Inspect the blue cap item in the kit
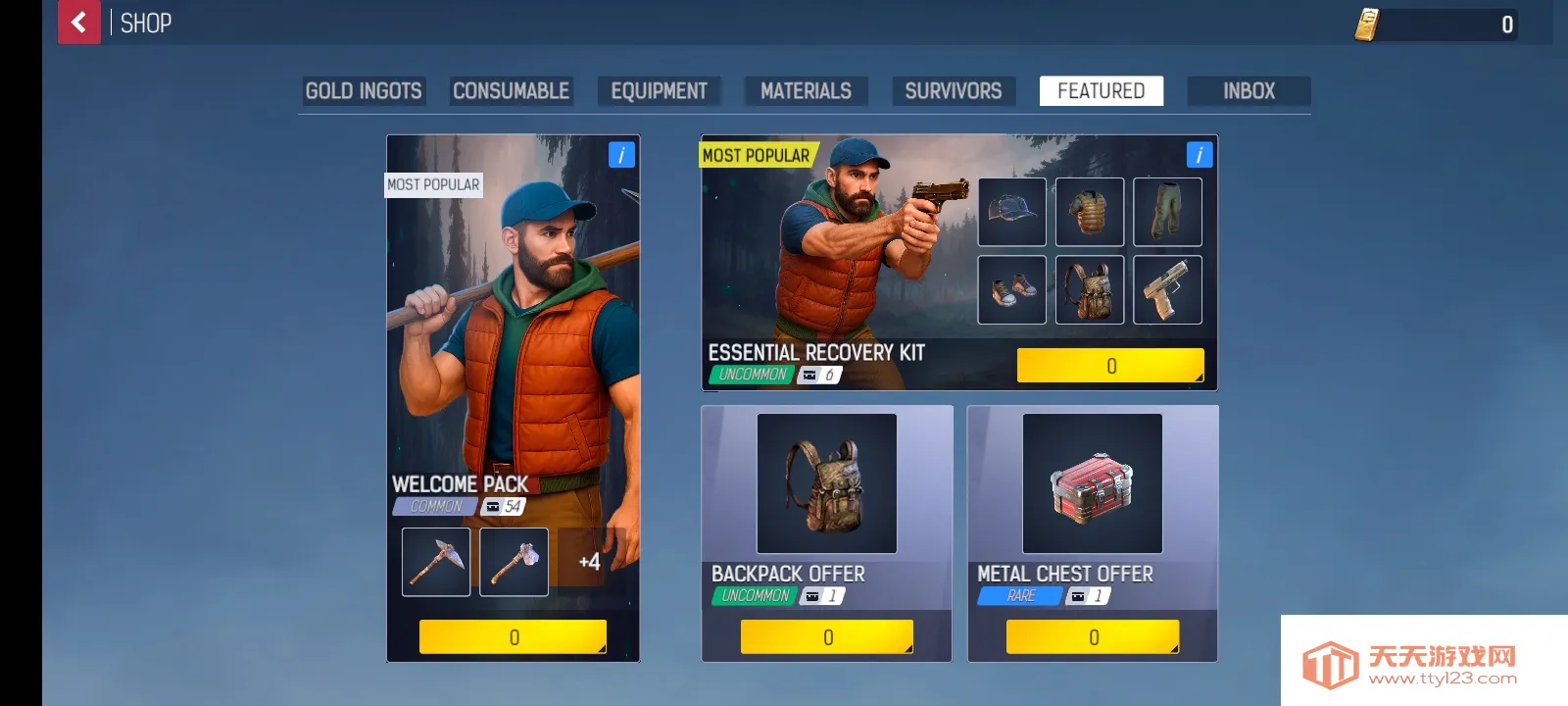The width and height of the screenshot is (1568, 706). pos(1011,212)
